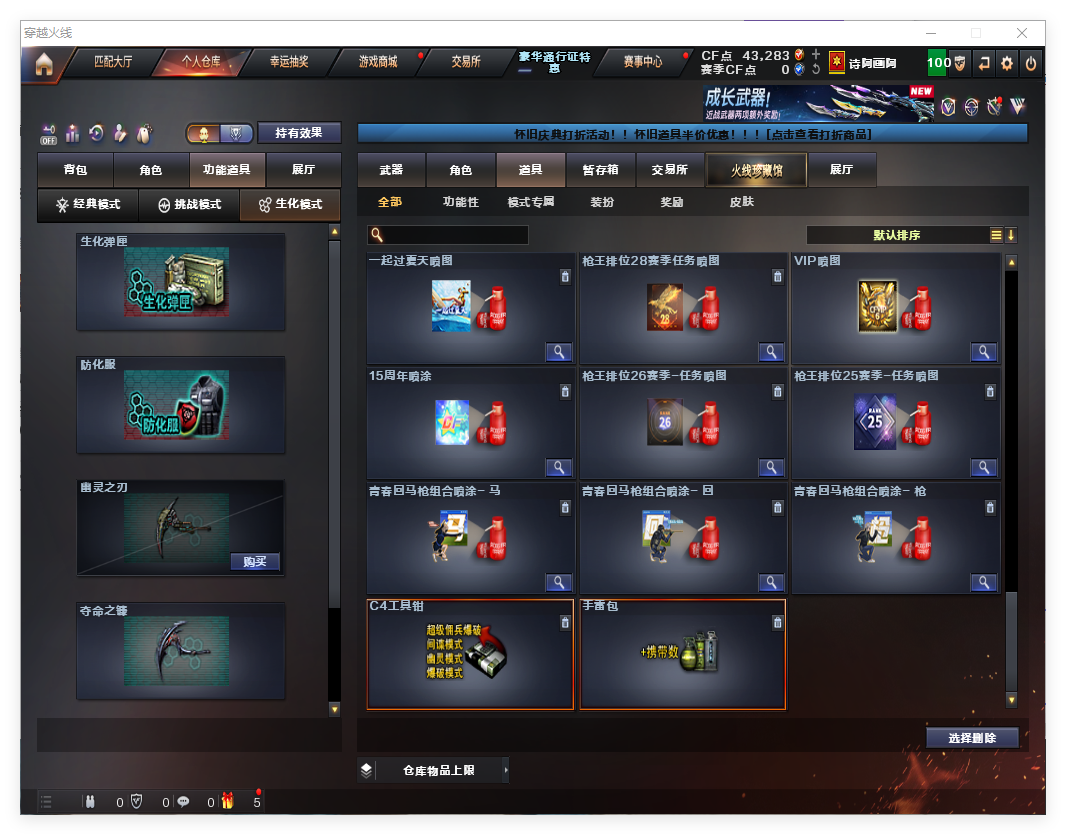Click the home icon button
The width and height of the screenshot is (1066, 835).
[43, 64]
